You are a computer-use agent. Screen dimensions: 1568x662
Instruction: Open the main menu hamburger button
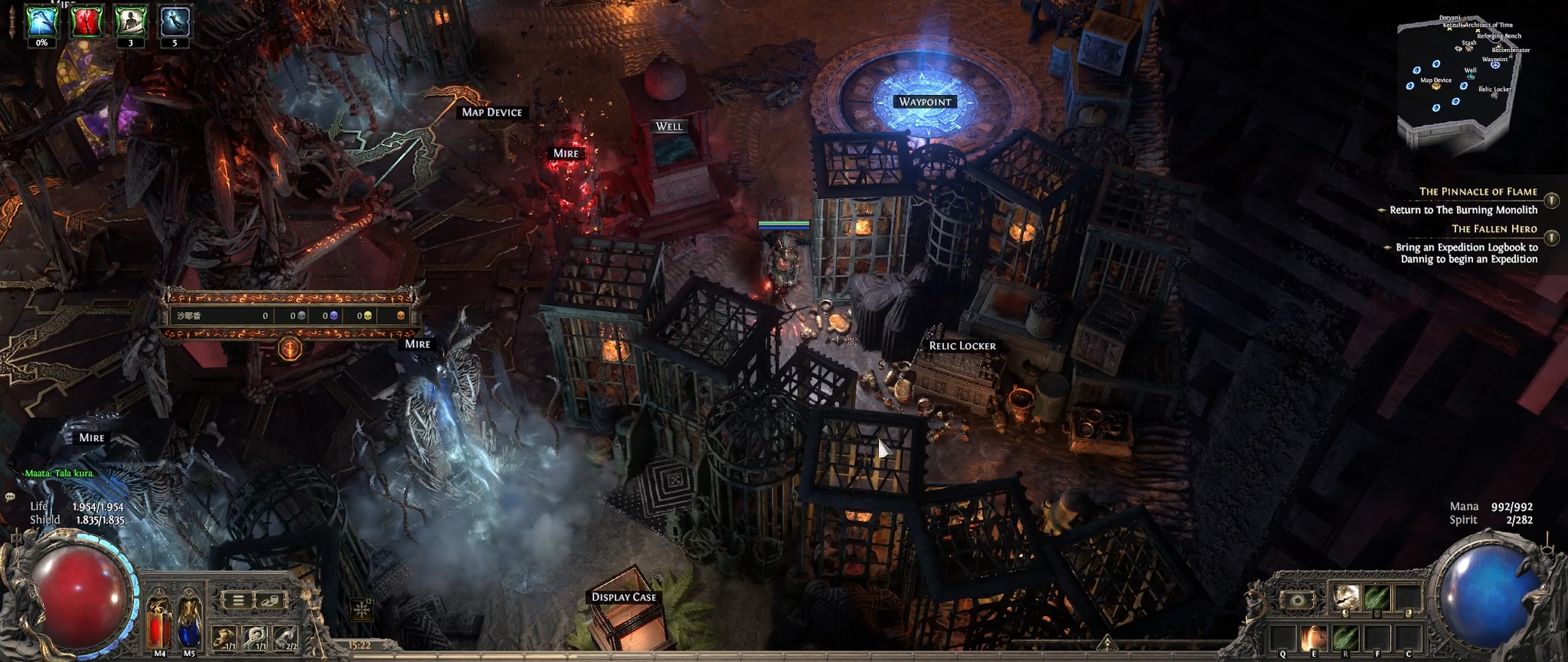[x=238, y=600]
